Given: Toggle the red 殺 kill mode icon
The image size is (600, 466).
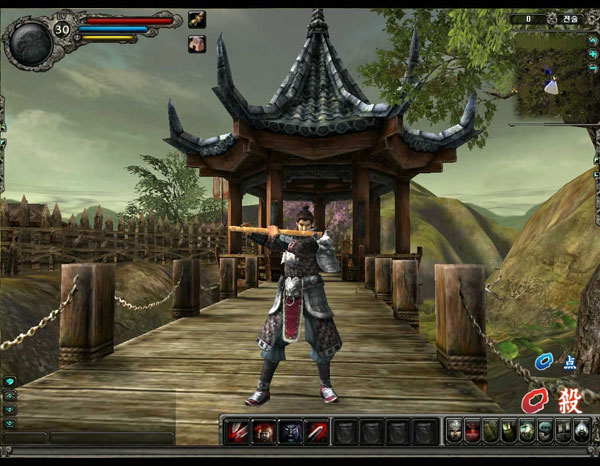Looking at the screenshot, I should (x=569, y=401).
